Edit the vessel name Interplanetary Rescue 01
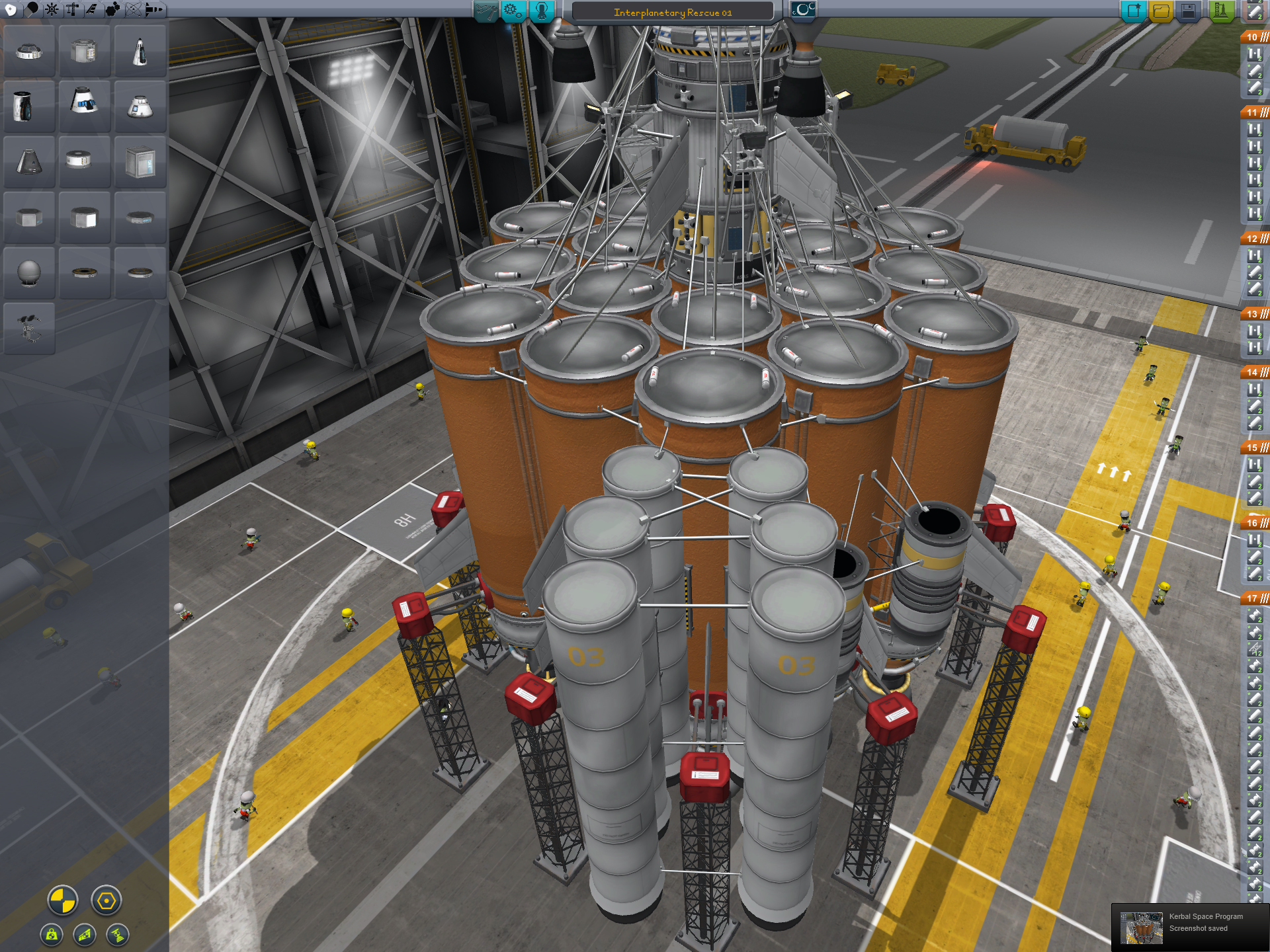The width and height of the screenshot is (1270, 952). point(672,13)
